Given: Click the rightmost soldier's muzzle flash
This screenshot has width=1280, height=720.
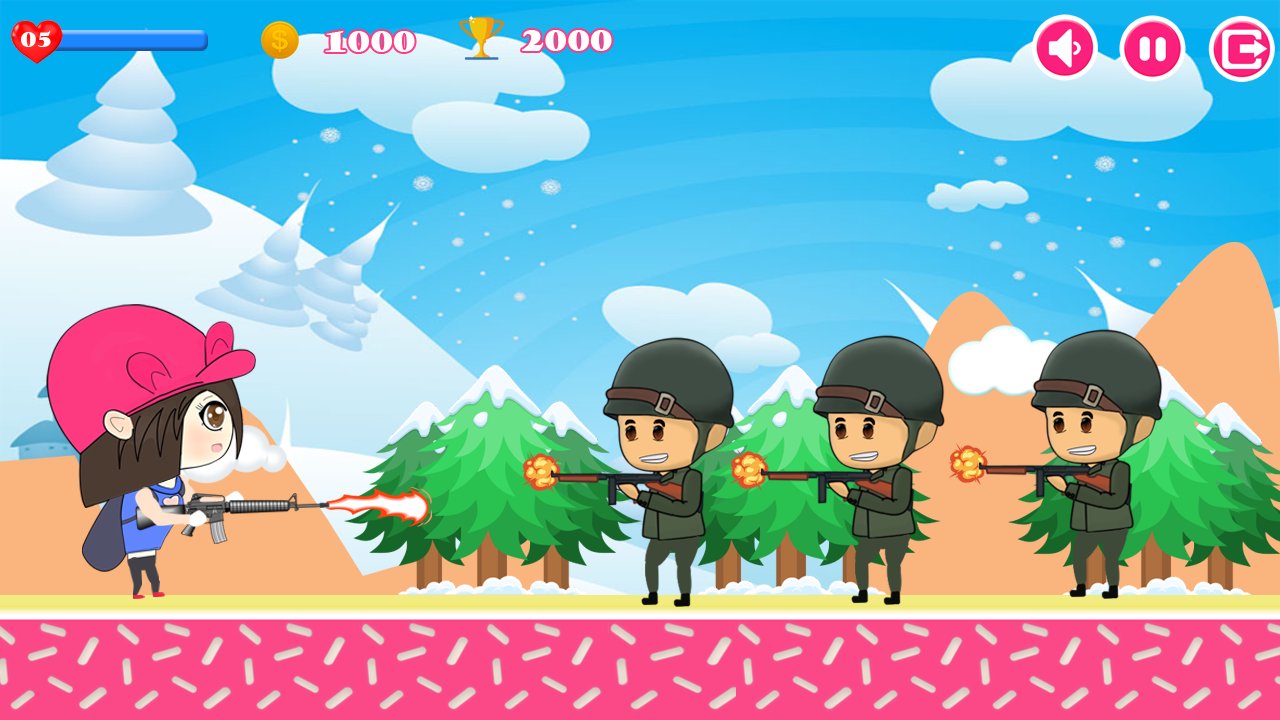Looking at the screenshot, I should pos(965,465).
